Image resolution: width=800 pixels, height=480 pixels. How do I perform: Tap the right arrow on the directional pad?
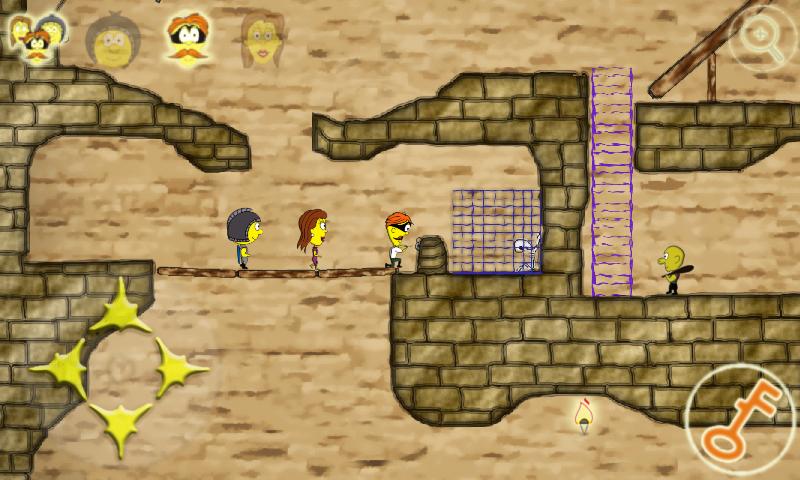178,368
